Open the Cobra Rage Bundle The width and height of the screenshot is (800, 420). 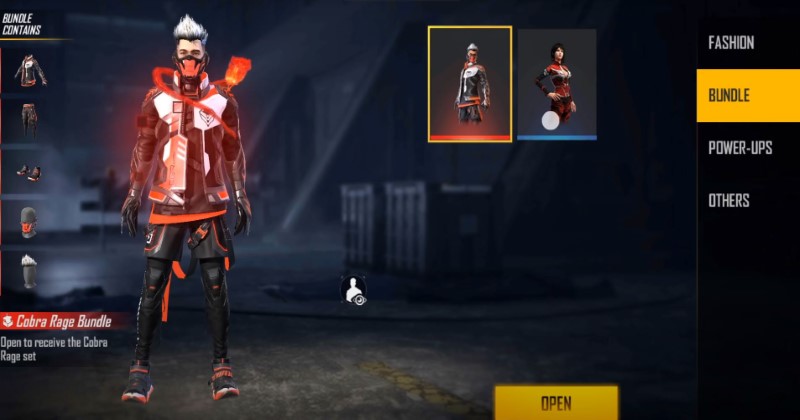coord(555,402)
